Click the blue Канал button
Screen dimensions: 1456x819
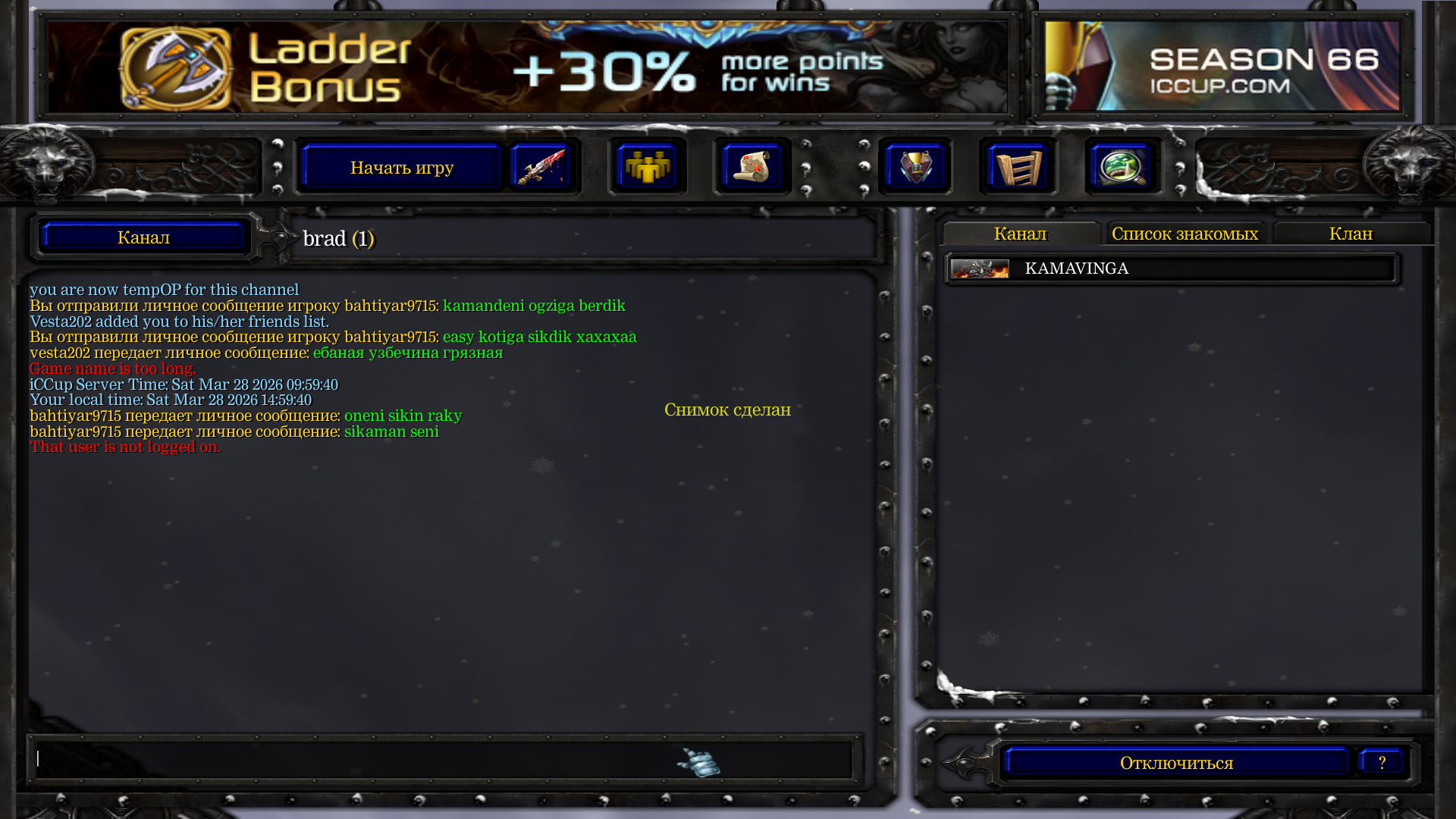click(143, 237)
